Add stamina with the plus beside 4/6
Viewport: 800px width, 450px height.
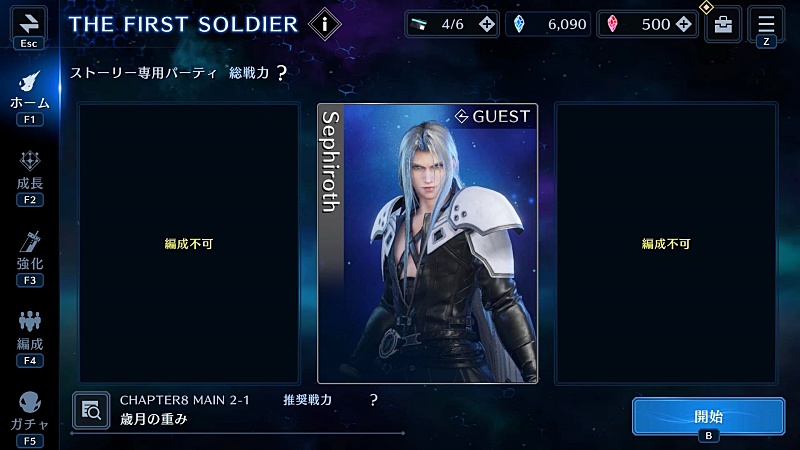pos(486,24)
